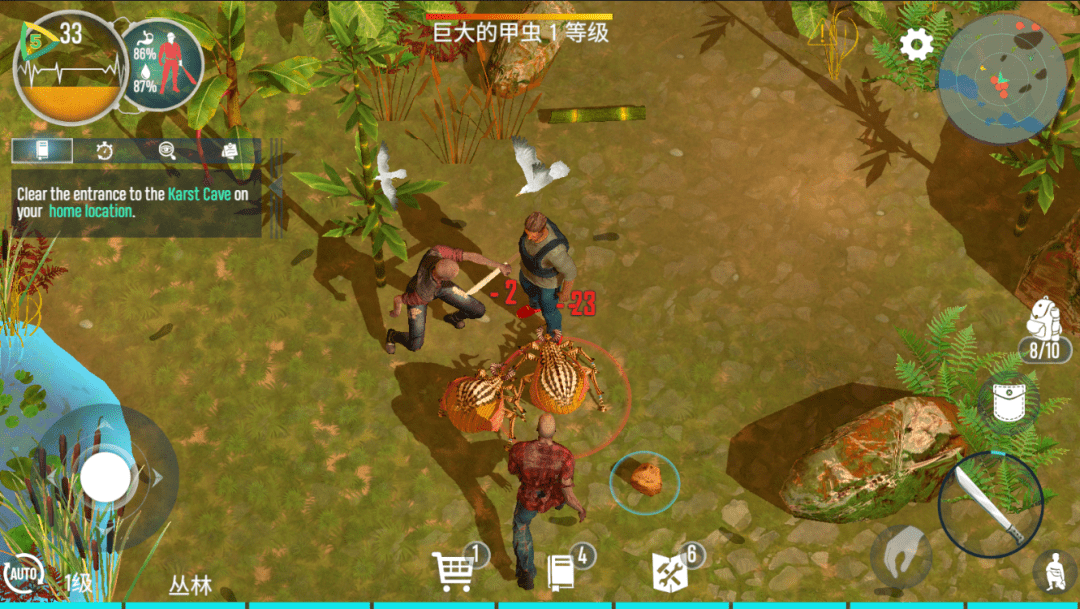Open the settings gear menu
This screenshot has height=609, width=1080.
[x=916, y=44]
